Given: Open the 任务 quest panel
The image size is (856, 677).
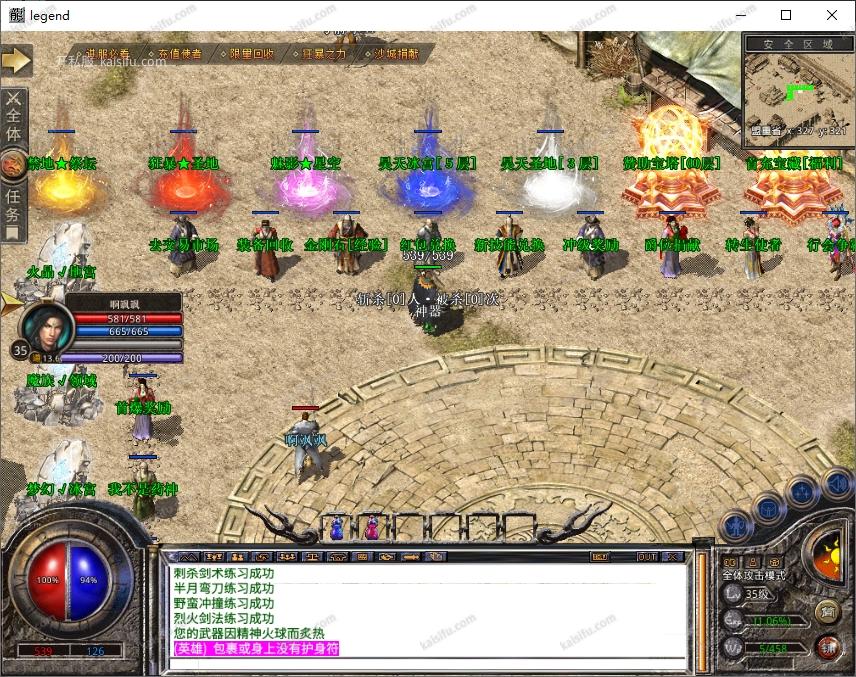Looking at the screenshot, I should coord(13,205).
